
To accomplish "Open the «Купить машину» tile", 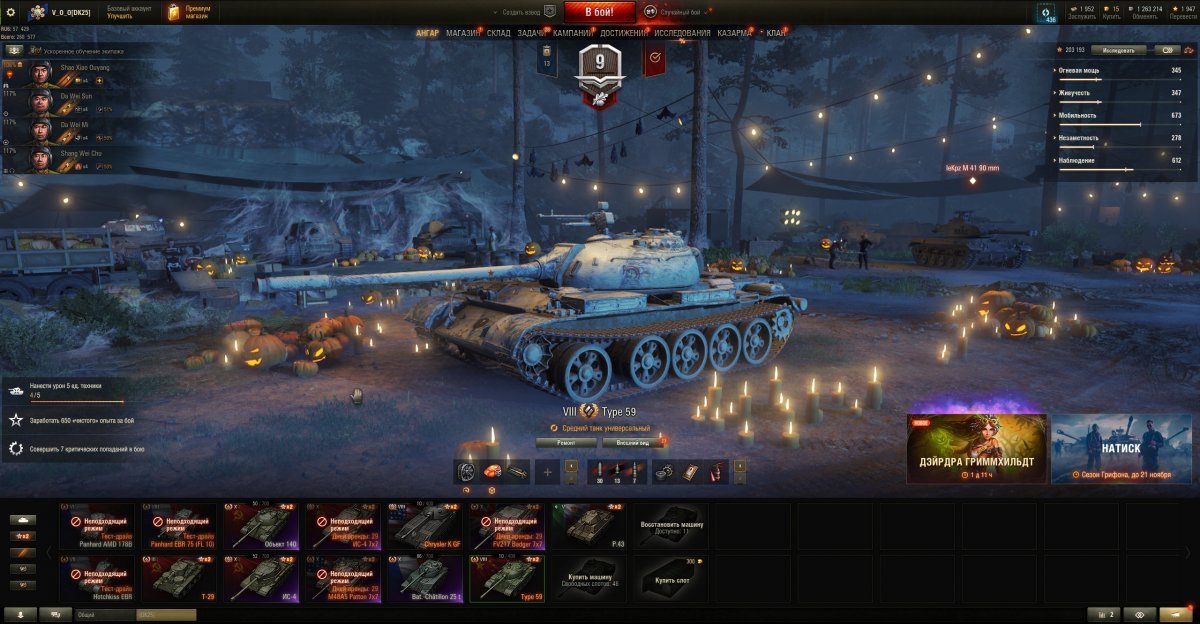I will pyautogui.click(x=587, y=579).
